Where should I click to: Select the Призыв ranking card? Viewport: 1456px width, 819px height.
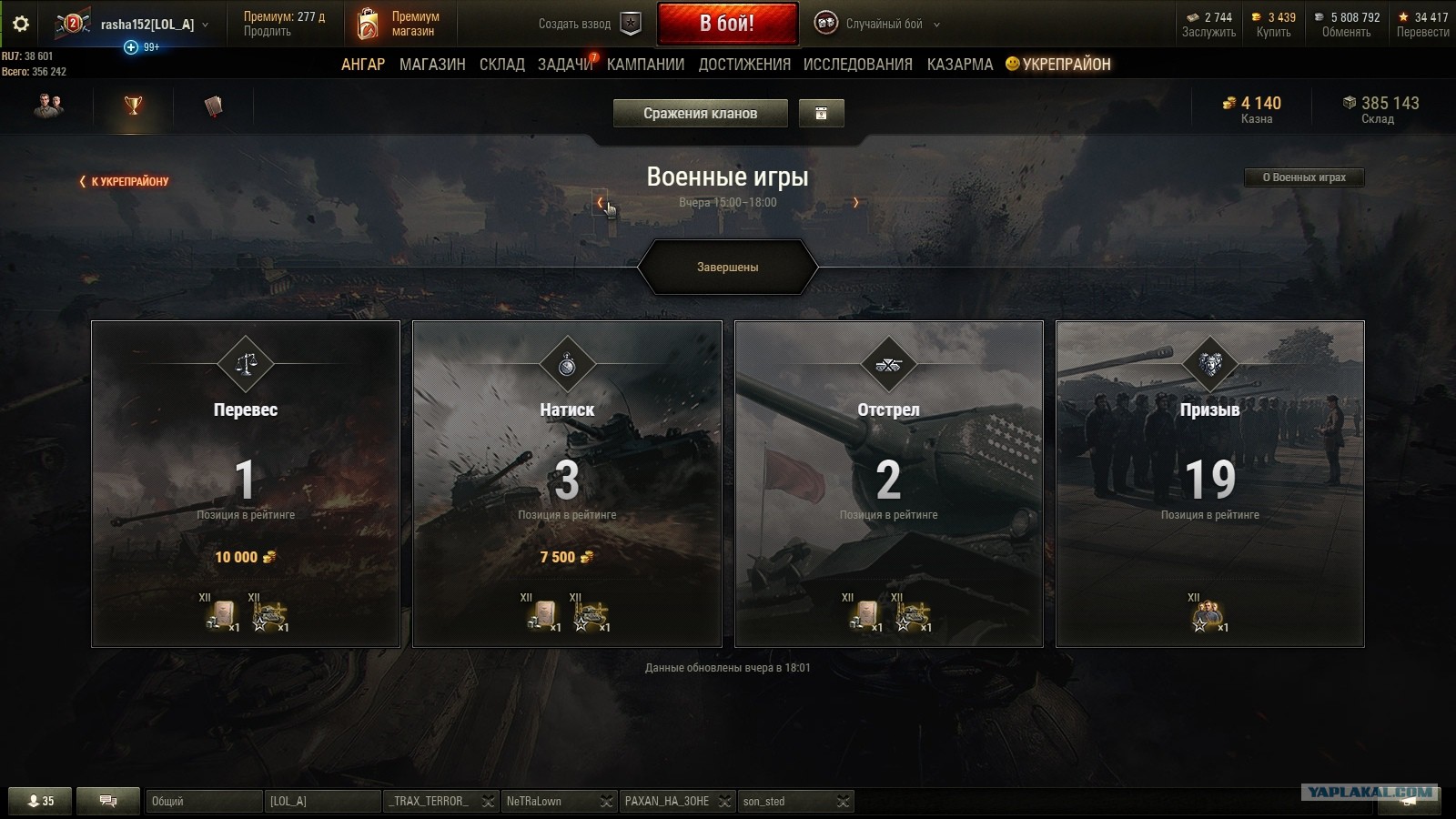click(1209, 483)
